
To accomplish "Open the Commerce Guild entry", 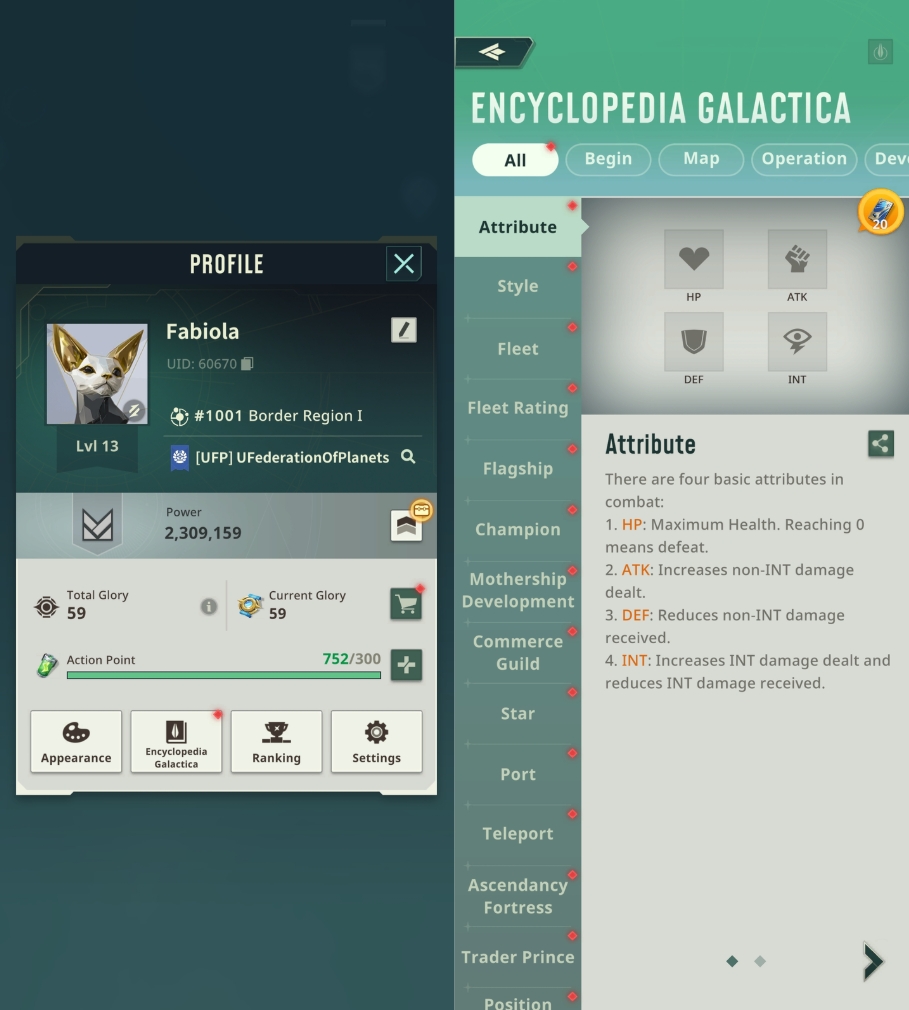I will [x=518, y=652].
